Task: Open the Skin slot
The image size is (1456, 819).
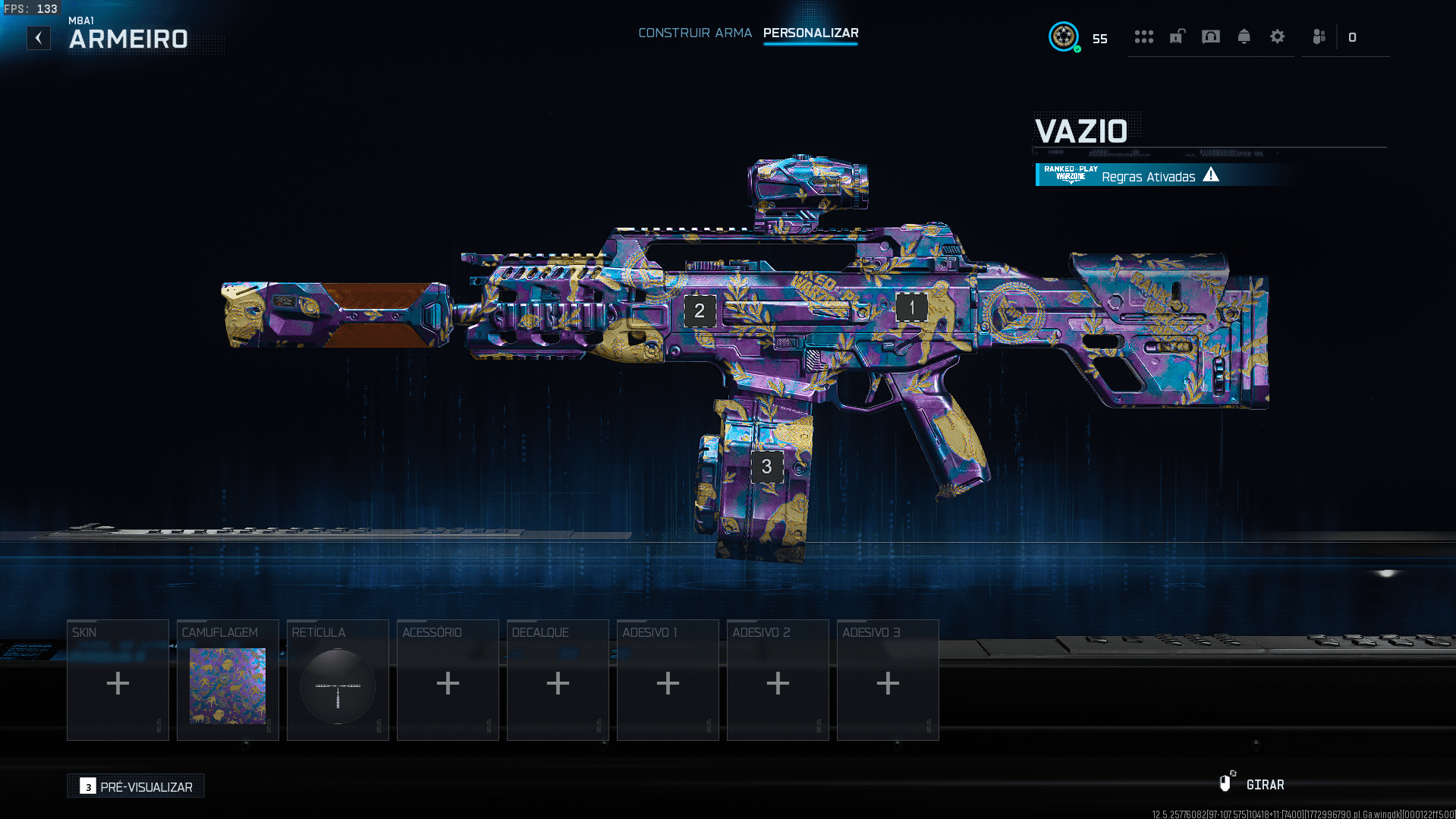Action: click(x=118, y=680)
